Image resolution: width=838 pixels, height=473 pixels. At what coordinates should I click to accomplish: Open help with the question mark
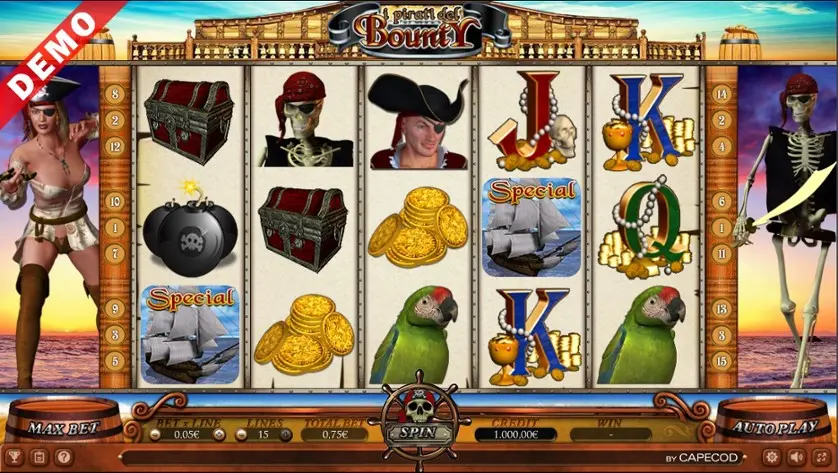click(63, 457)
